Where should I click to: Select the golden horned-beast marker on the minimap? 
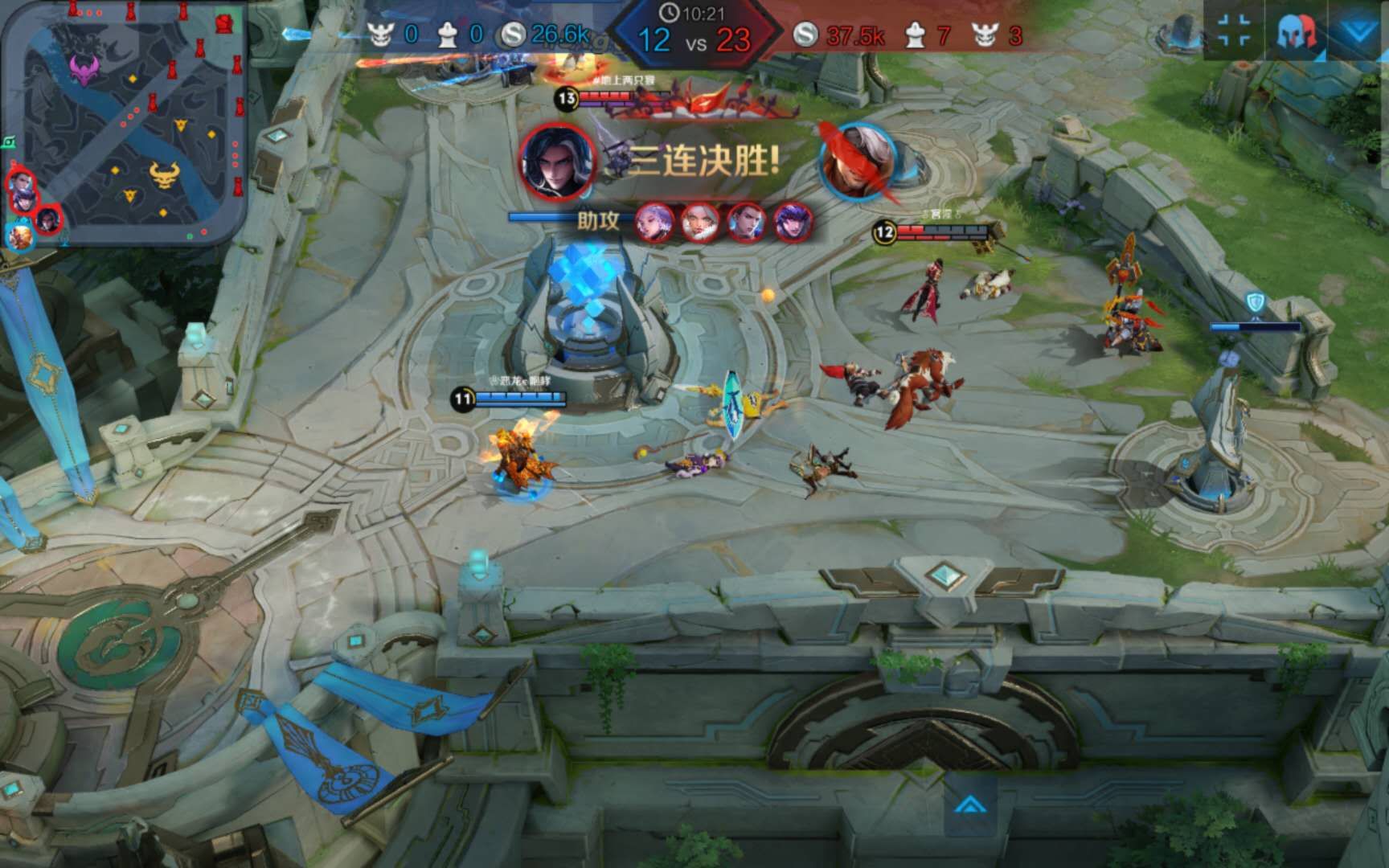165,174
